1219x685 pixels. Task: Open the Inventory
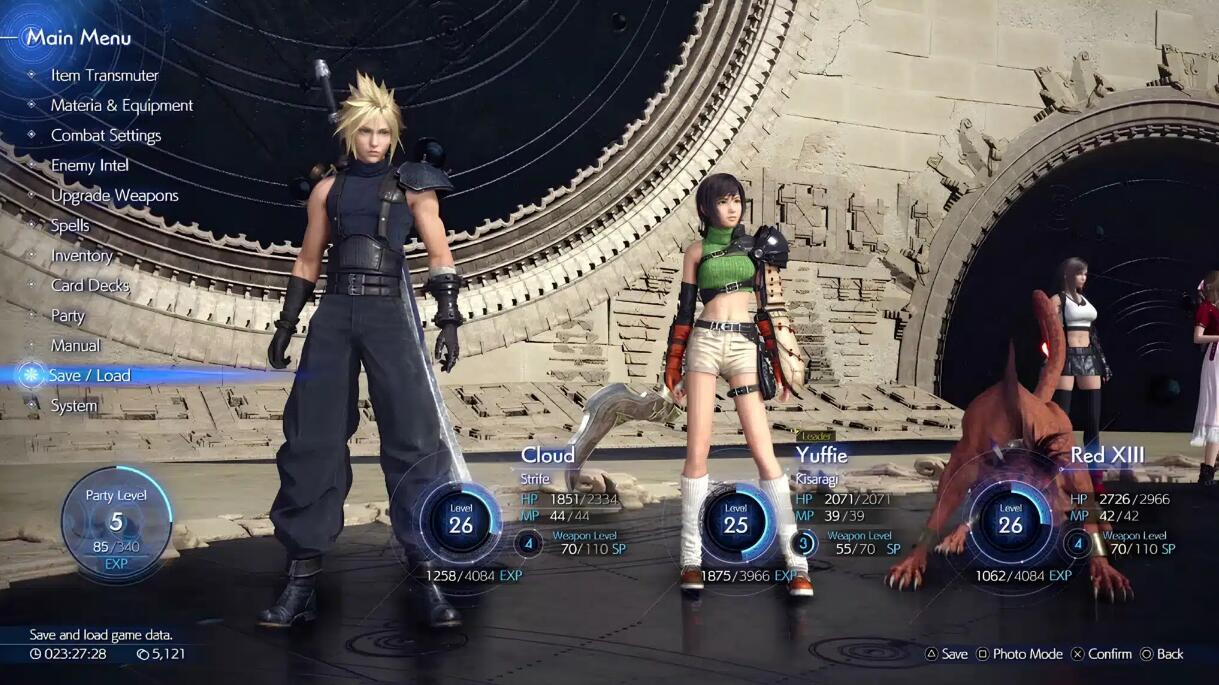pyautogui.click(x=81, y=255)
